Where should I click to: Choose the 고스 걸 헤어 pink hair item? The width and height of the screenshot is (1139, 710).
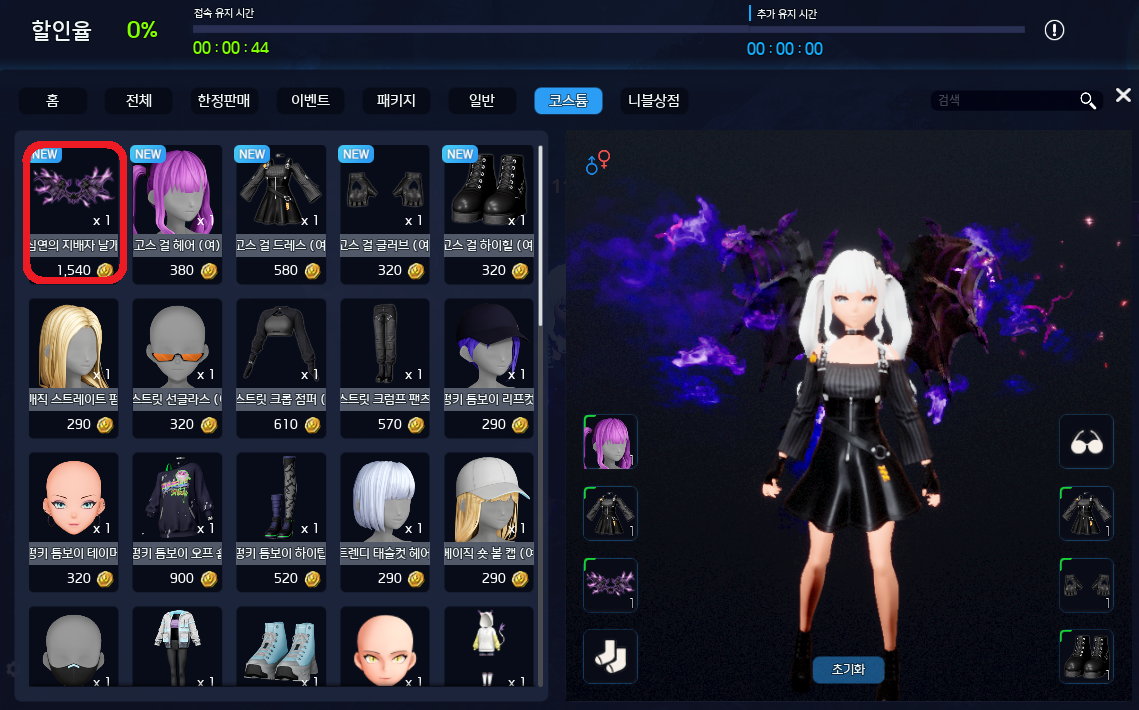[178, 212]
